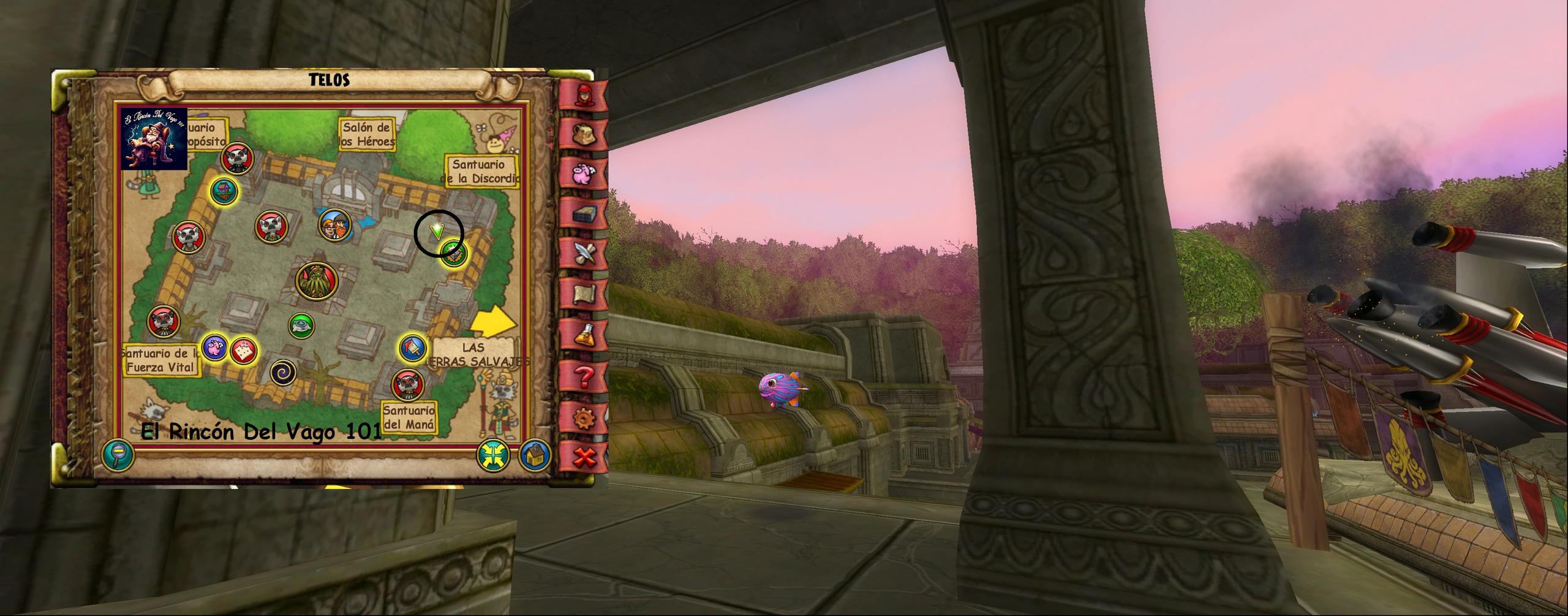Click the purple piggle marker on the map
Screen dimensions: 1568x616
[x=215, y=349]
